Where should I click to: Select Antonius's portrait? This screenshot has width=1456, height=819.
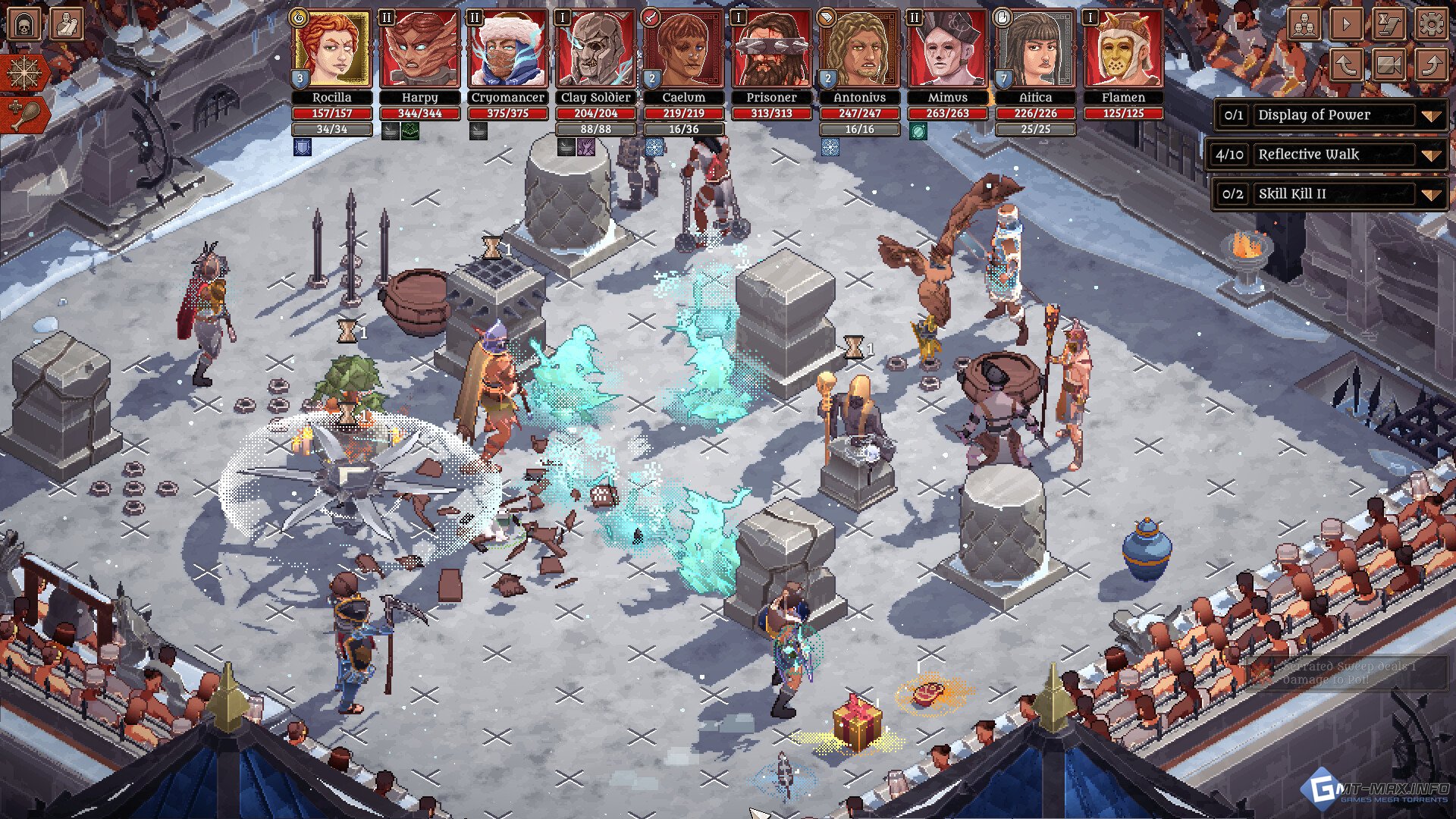point(859,49)
